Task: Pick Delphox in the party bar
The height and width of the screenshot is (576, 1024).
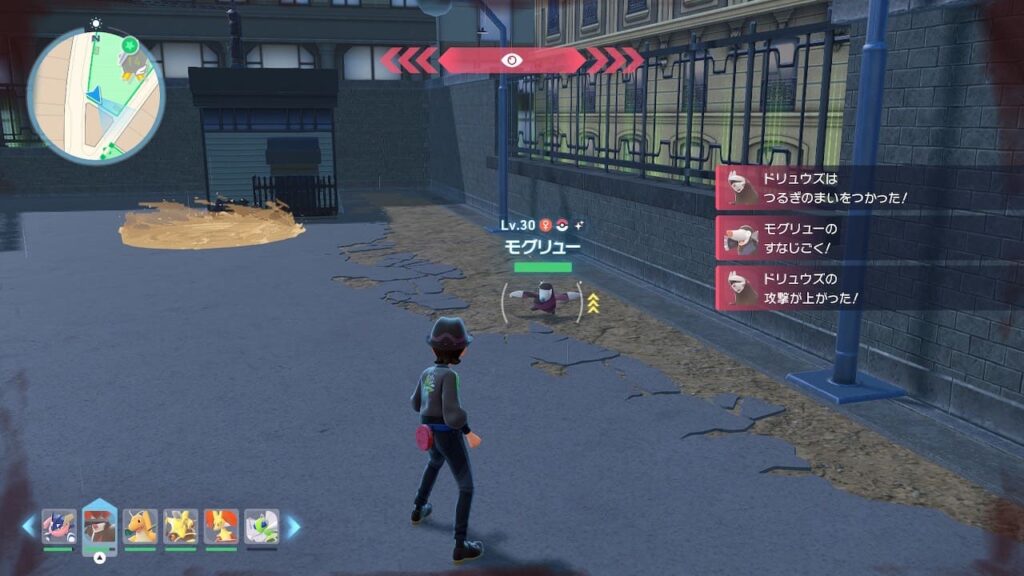Action: pyautogui.click(x=221, y=526)
